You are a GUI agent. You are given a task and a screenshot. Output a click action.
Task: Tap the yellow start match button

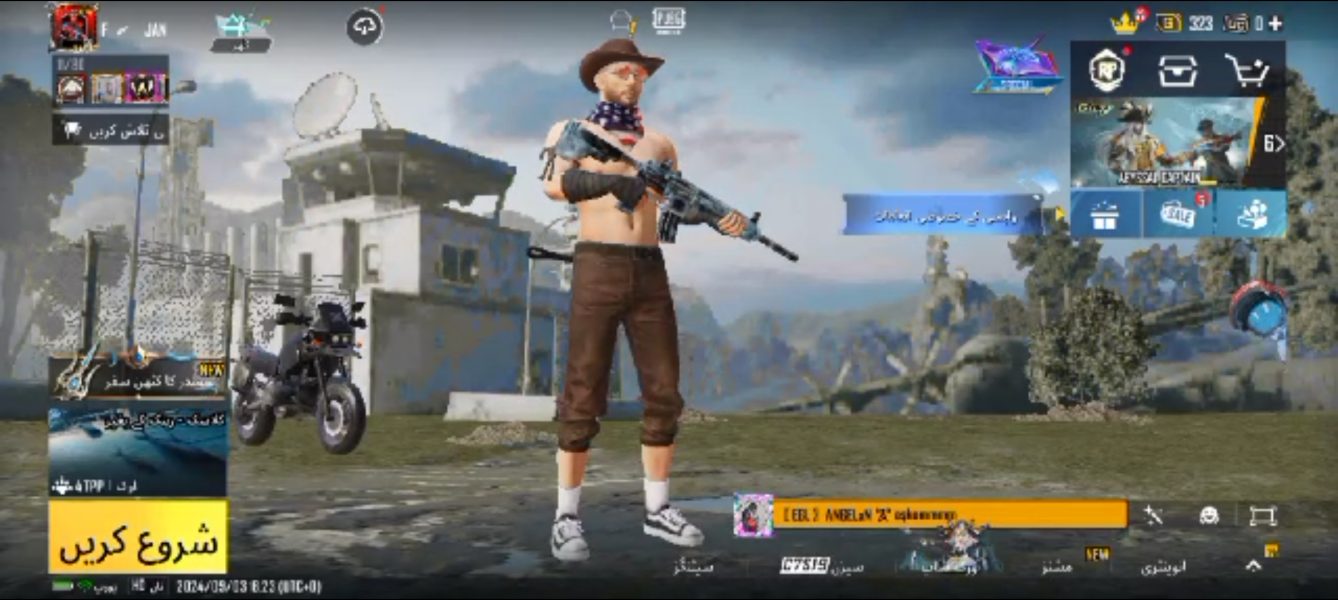click(x=138, y=537)
